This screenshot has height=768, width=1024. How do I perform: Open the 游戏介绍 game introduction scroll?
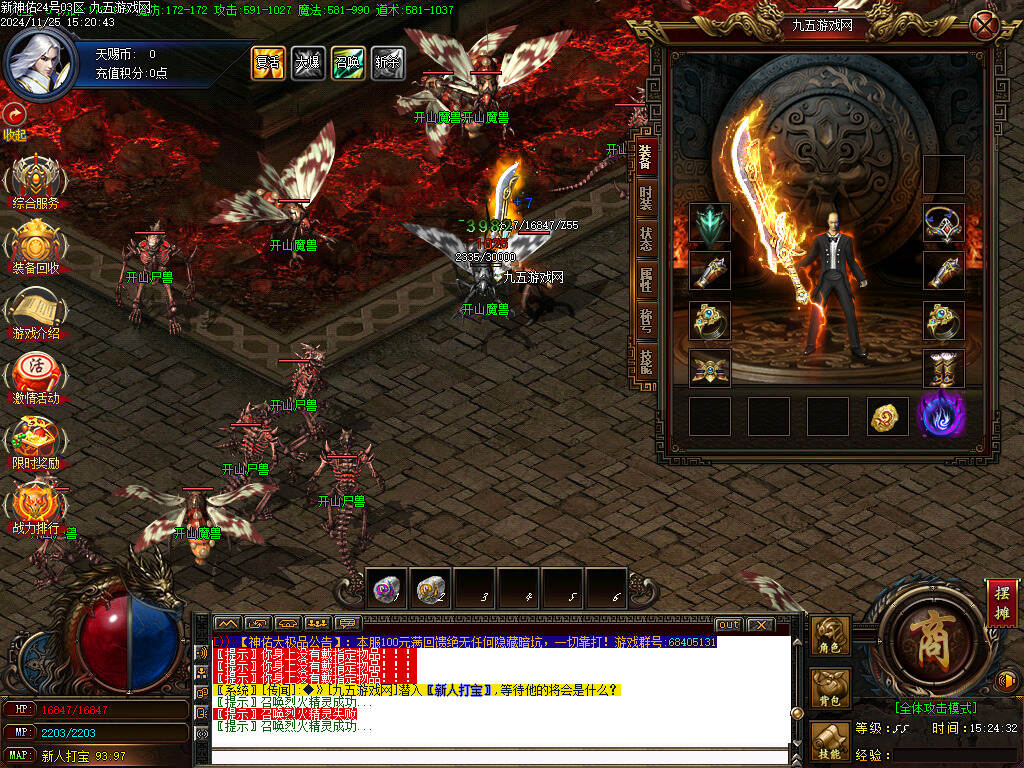tap(36, 311)
